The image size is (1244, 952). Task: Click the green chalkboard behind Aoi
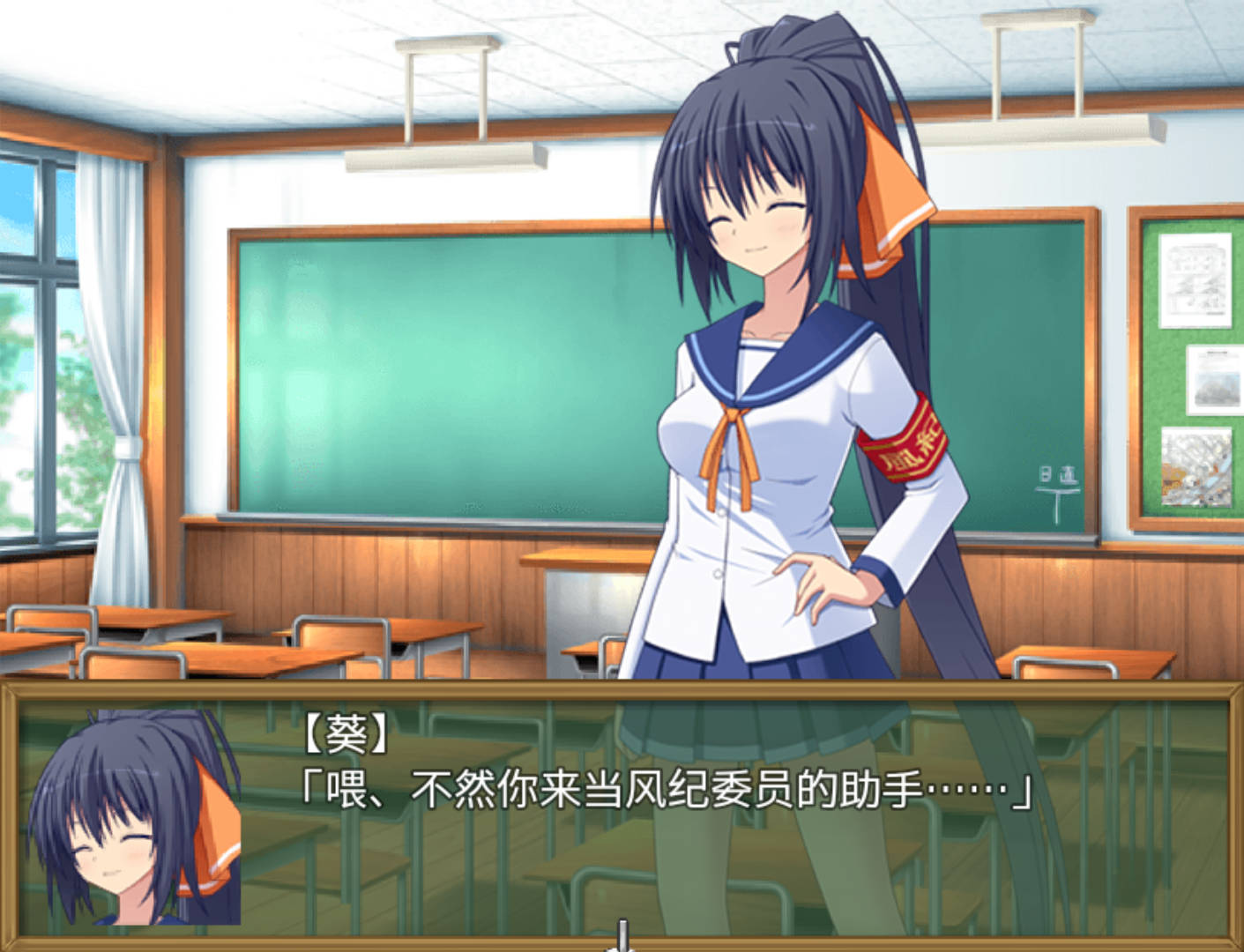pos(441,370)
